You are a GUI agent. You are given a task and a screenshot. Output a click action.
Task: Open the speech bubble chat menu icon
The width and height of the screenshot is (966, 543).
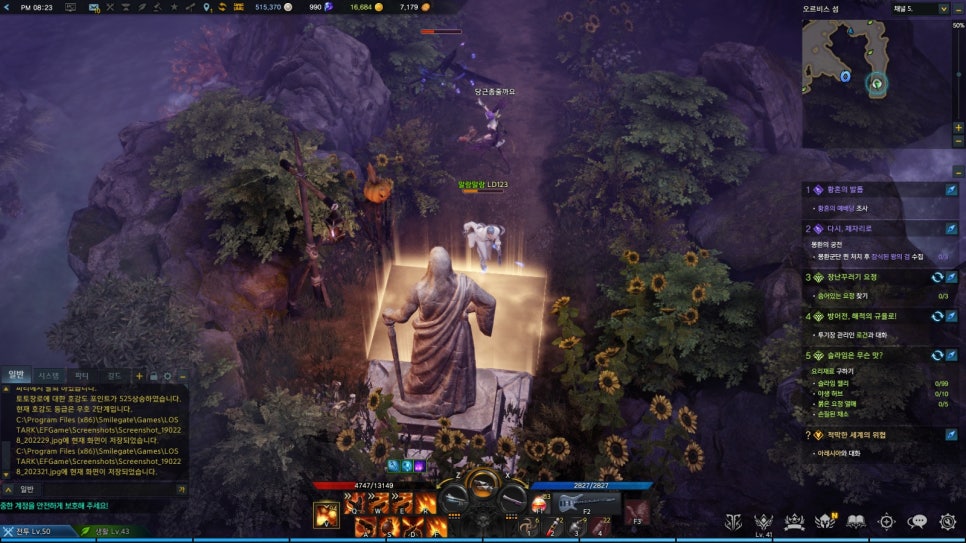point(917,521)
